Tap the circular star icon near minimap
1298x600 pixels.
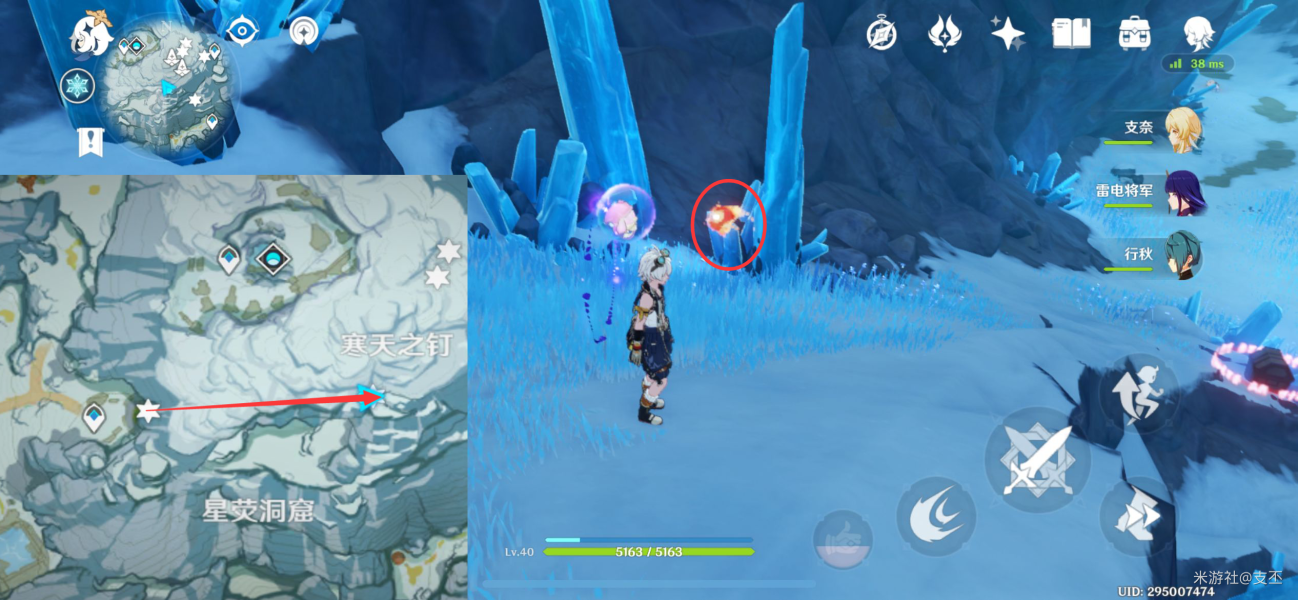pos(304,32)
